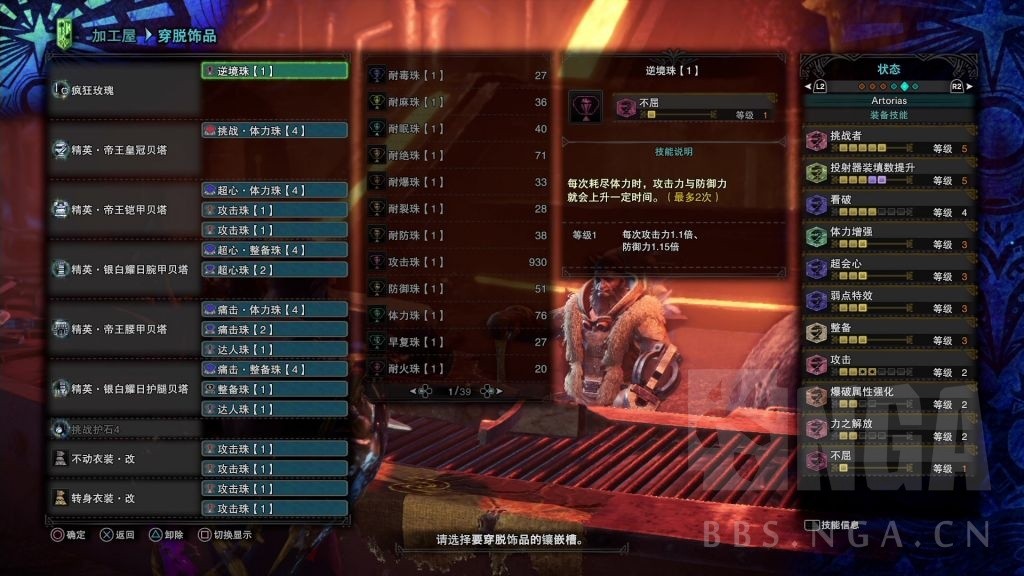
Task: Choose the 挑战·体力珠【4】 slot
Action: pyautogui.click(x=274, y=130)
